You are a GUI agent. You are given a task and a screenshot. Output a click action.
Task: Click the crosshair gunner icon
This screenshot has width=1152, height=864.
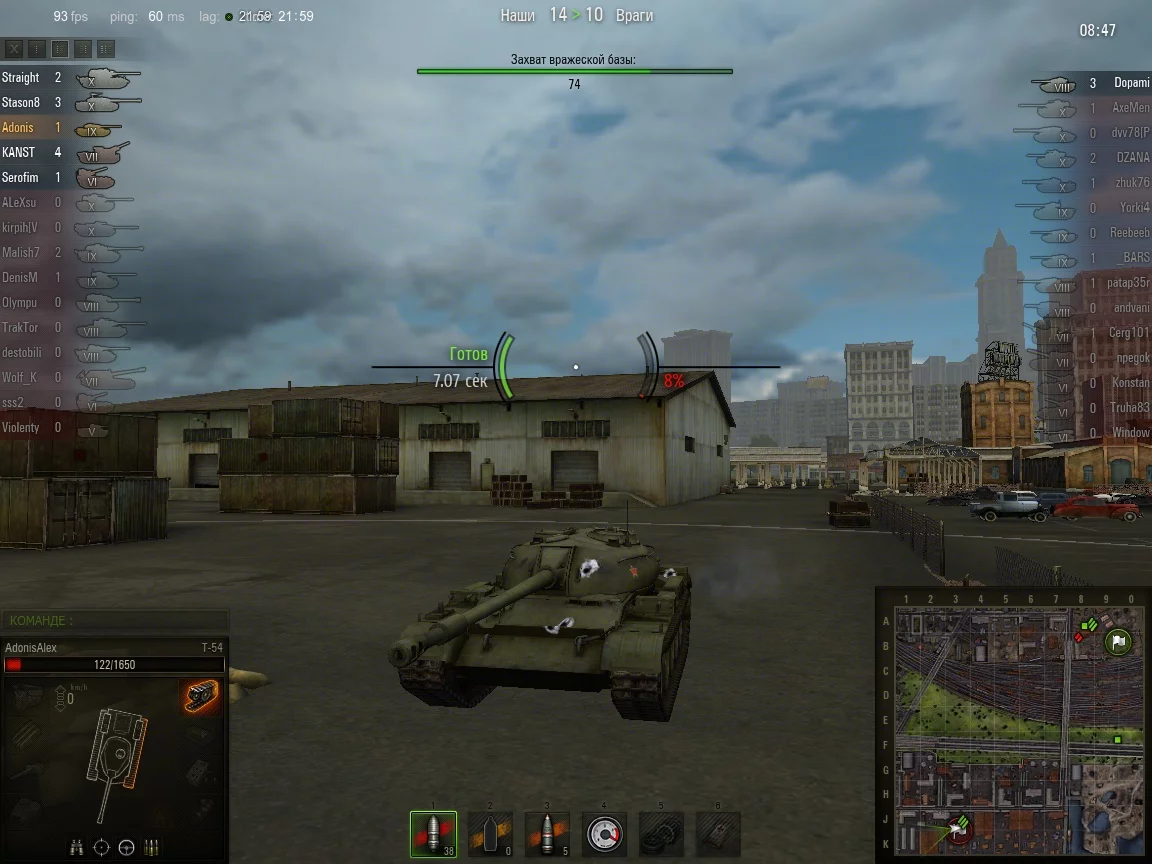(x=101, y=848)
